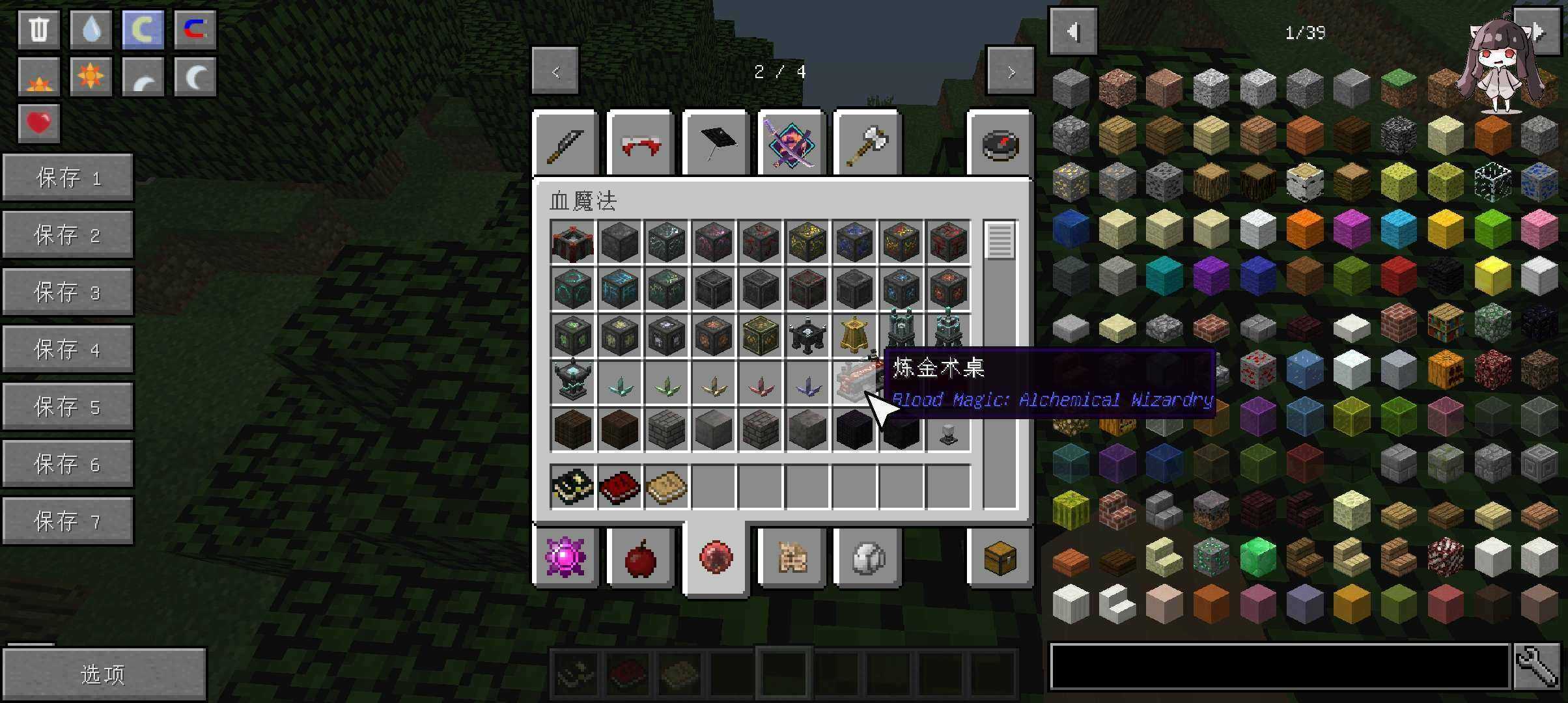Open the compass search items tab

[x=1000, y=145]
